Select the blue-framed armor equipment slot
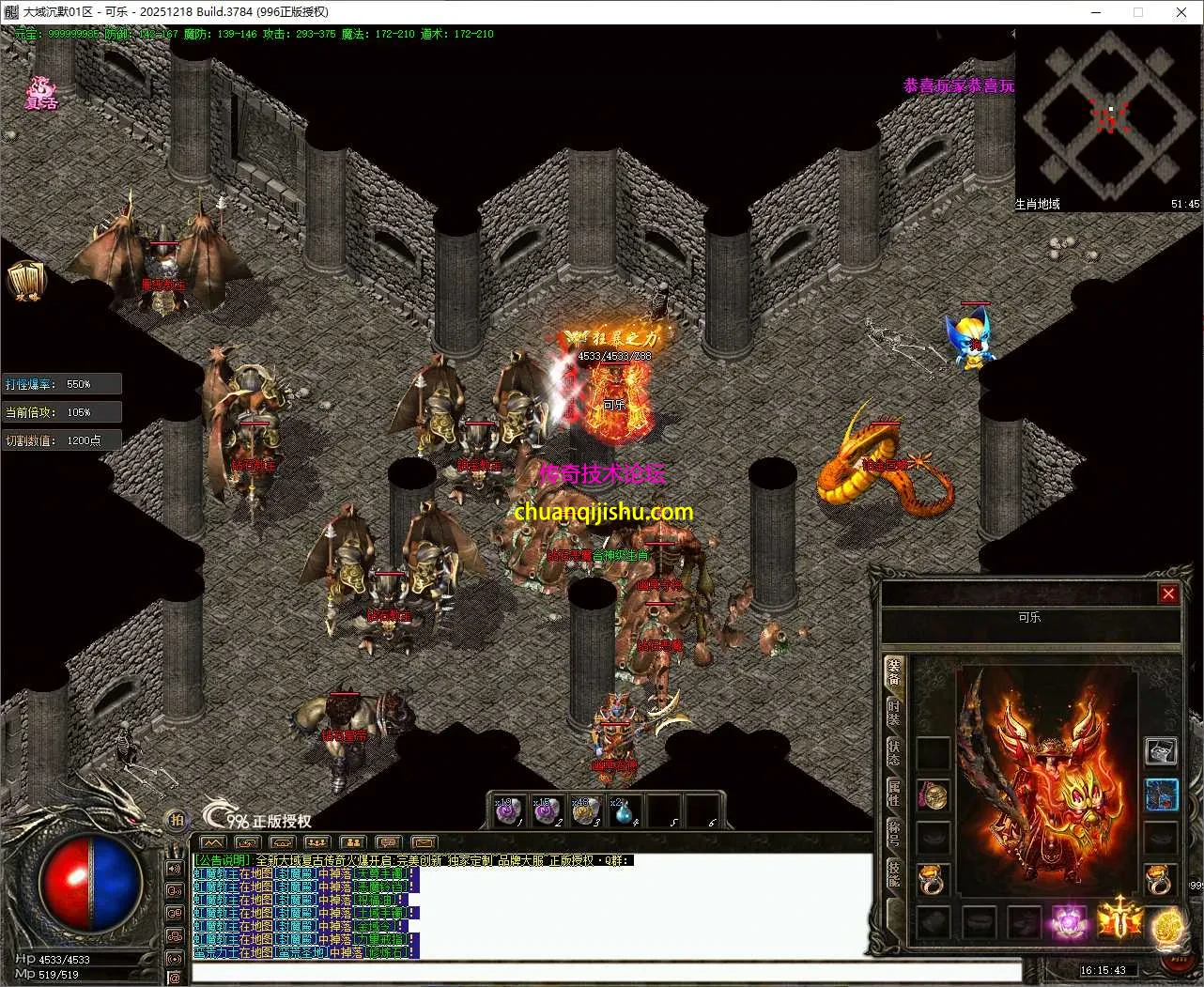Viewport: 1204px width, 987px height. coord(1162,795)
